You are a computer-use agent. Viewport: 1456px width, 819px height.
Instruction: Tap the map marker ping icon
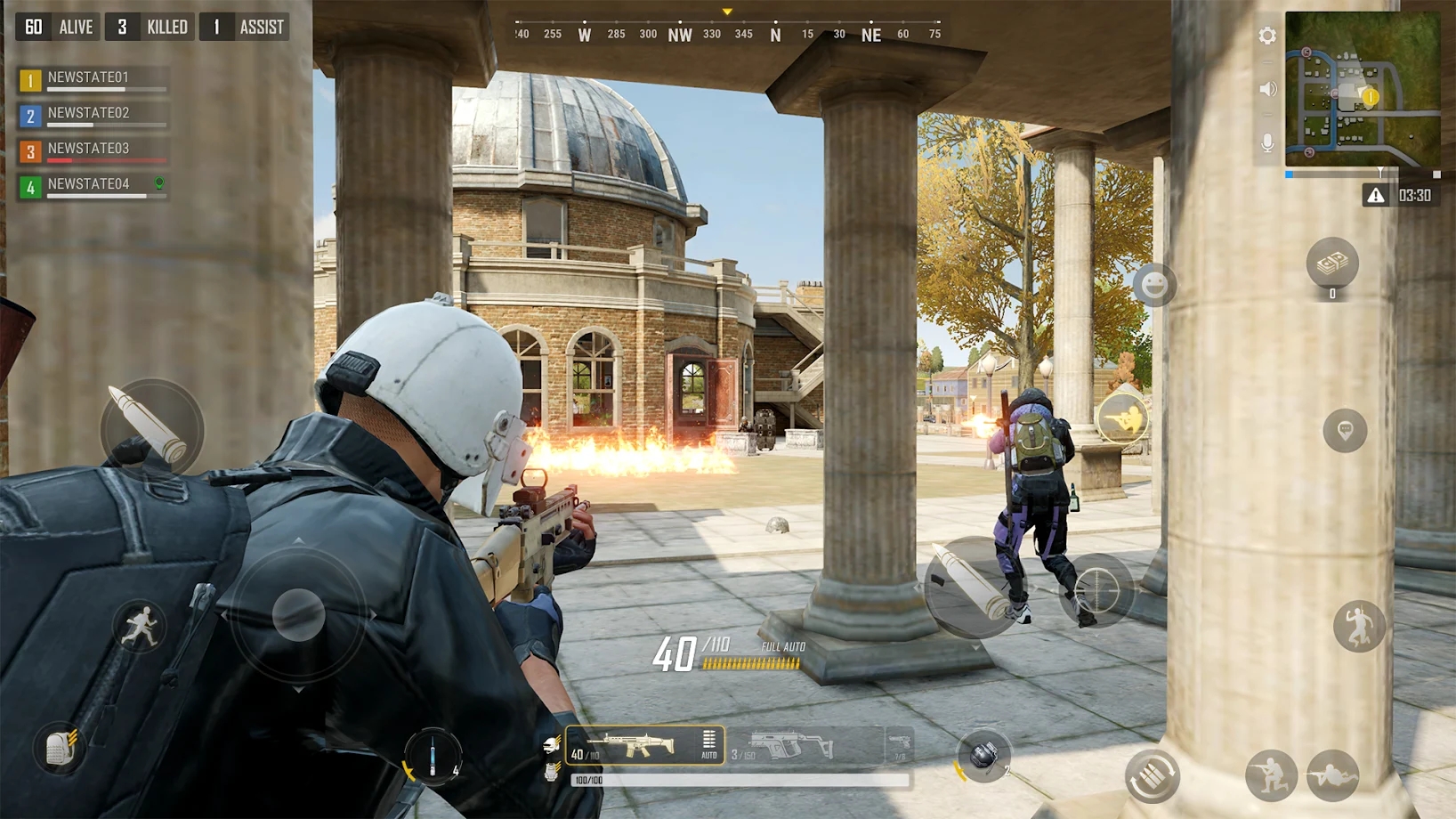pos(1343,431)
